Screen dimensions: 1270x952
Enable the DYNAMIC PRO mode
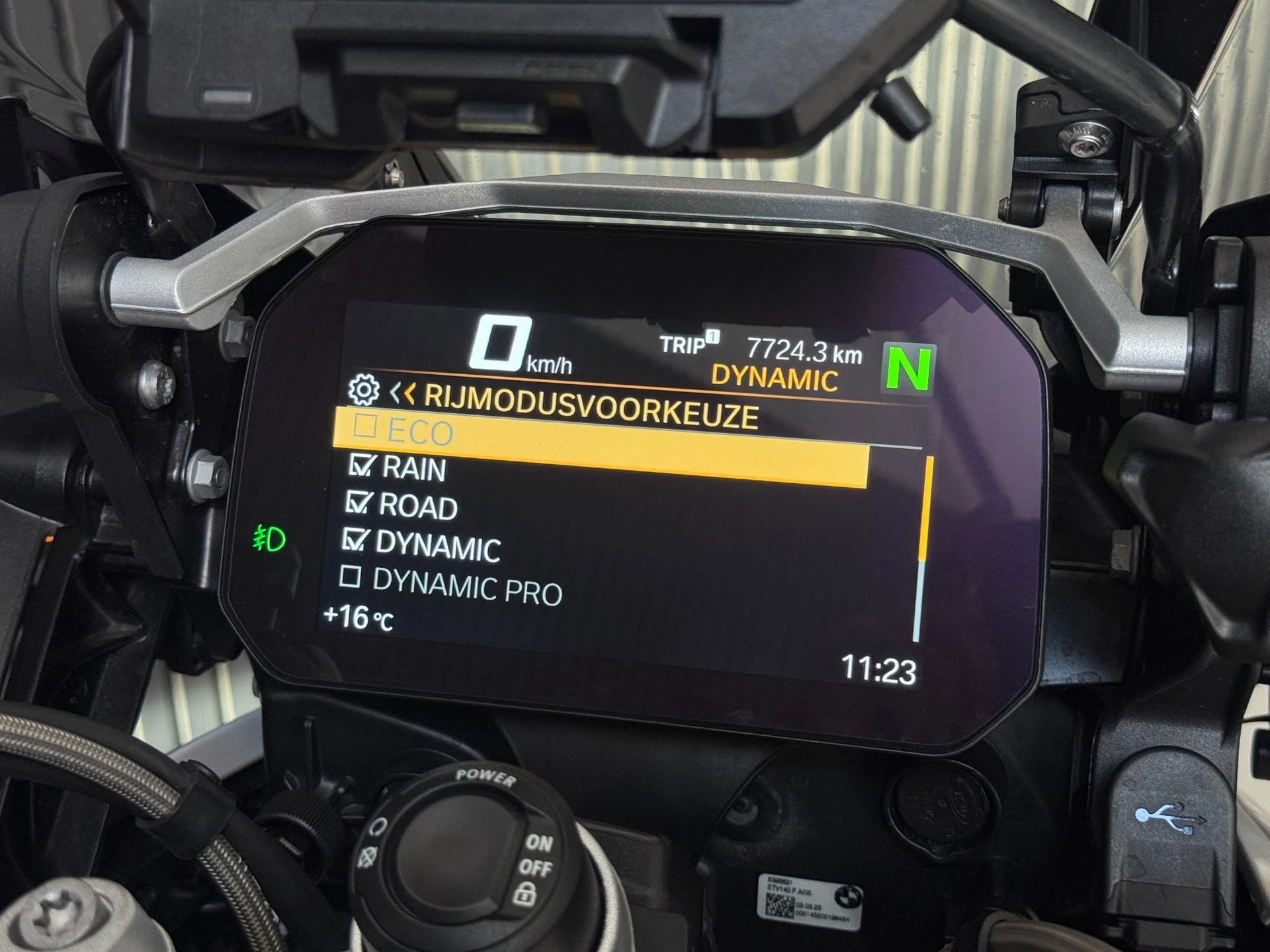[350, 577]
